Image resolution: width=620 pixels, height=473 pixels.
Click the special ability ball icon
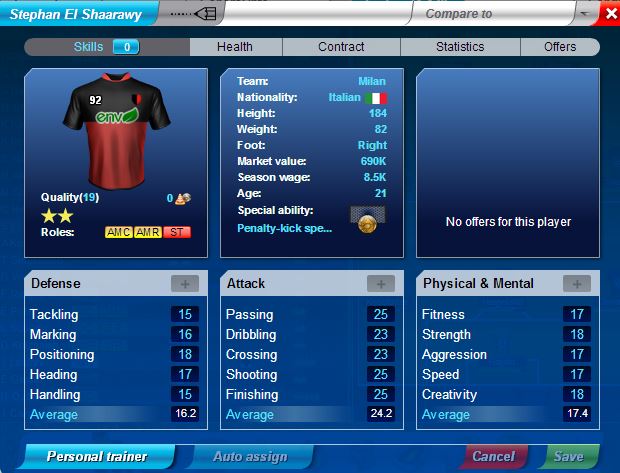coord(368,221)
